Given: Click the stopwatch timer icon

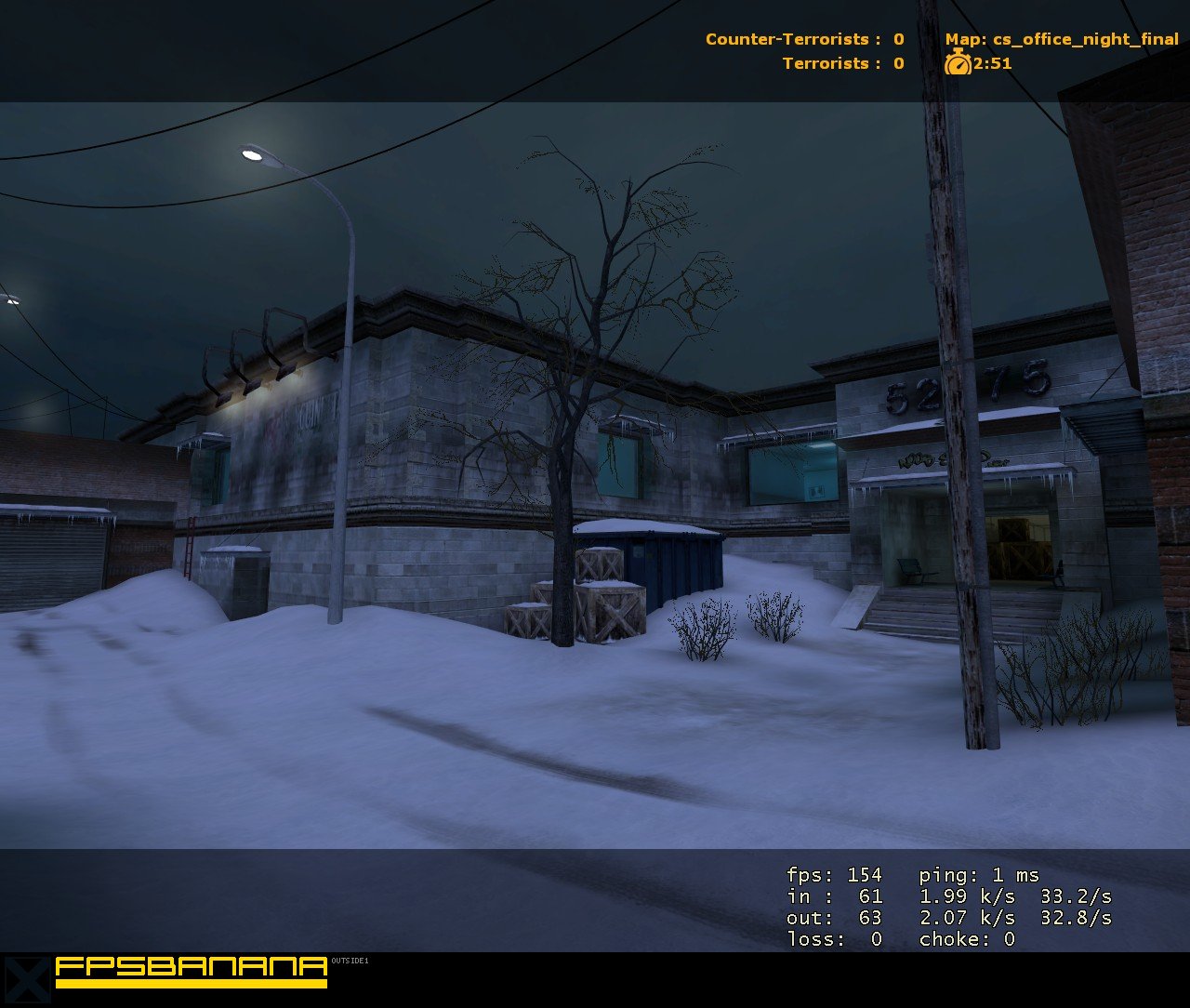Looking at the screenshot, I should tap(959, 64).
